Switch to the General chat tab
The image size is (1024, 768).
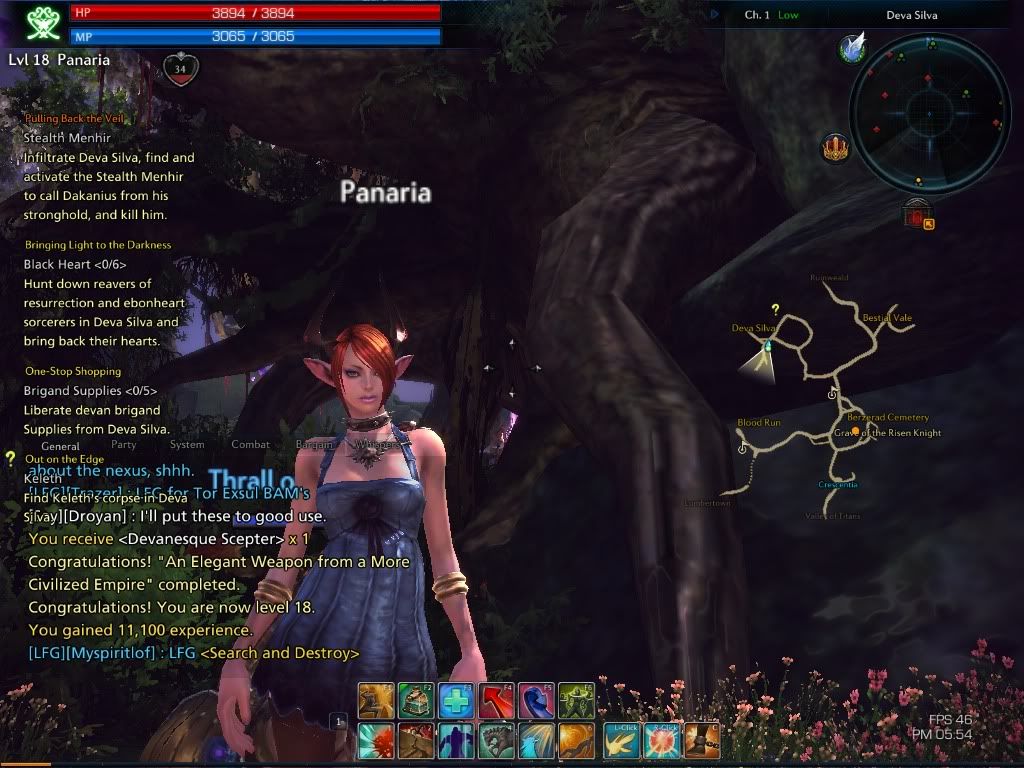coord(60,445)
